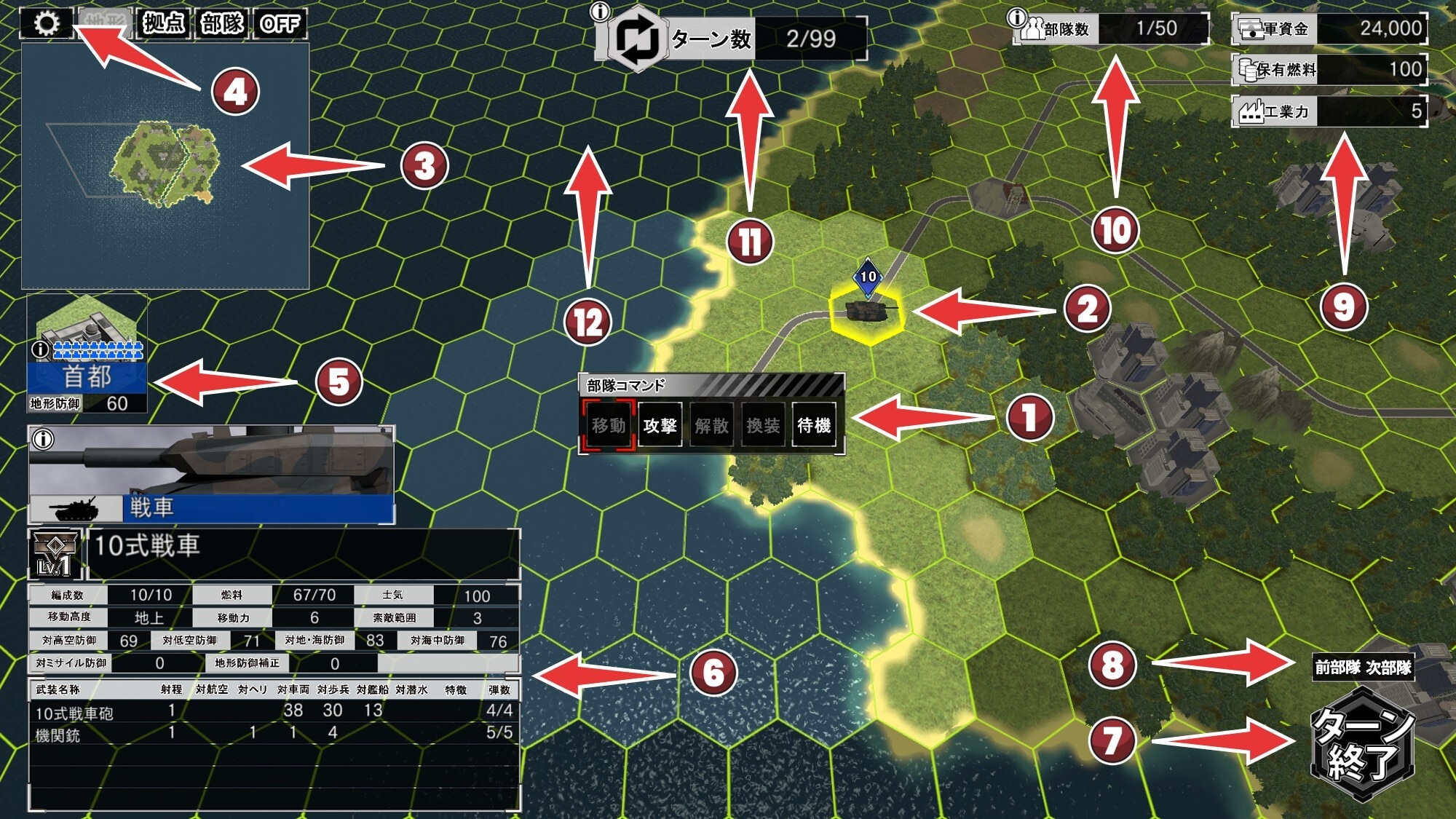Select the Type 10 tank unit on map
Screen dimensions: 1456x819
tap(866, 312)
